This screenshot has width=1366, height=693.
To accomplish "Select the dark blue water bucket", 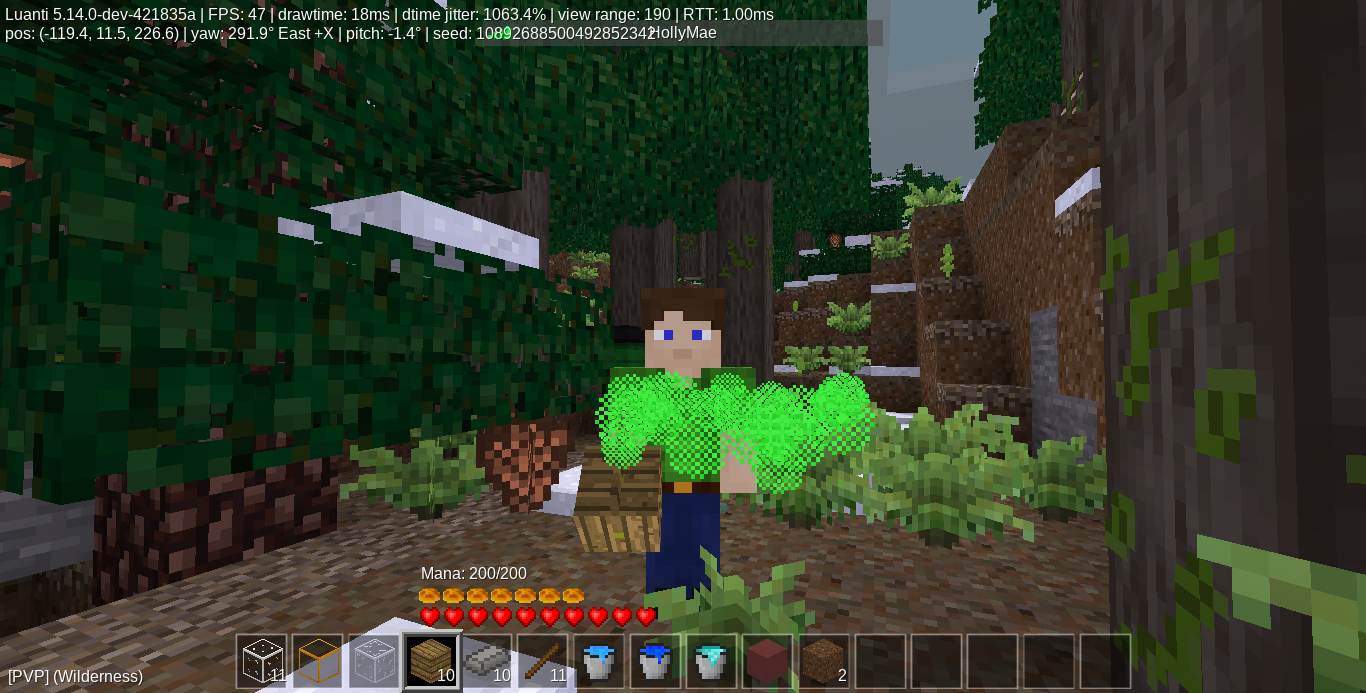I will [x=655, y=661].
